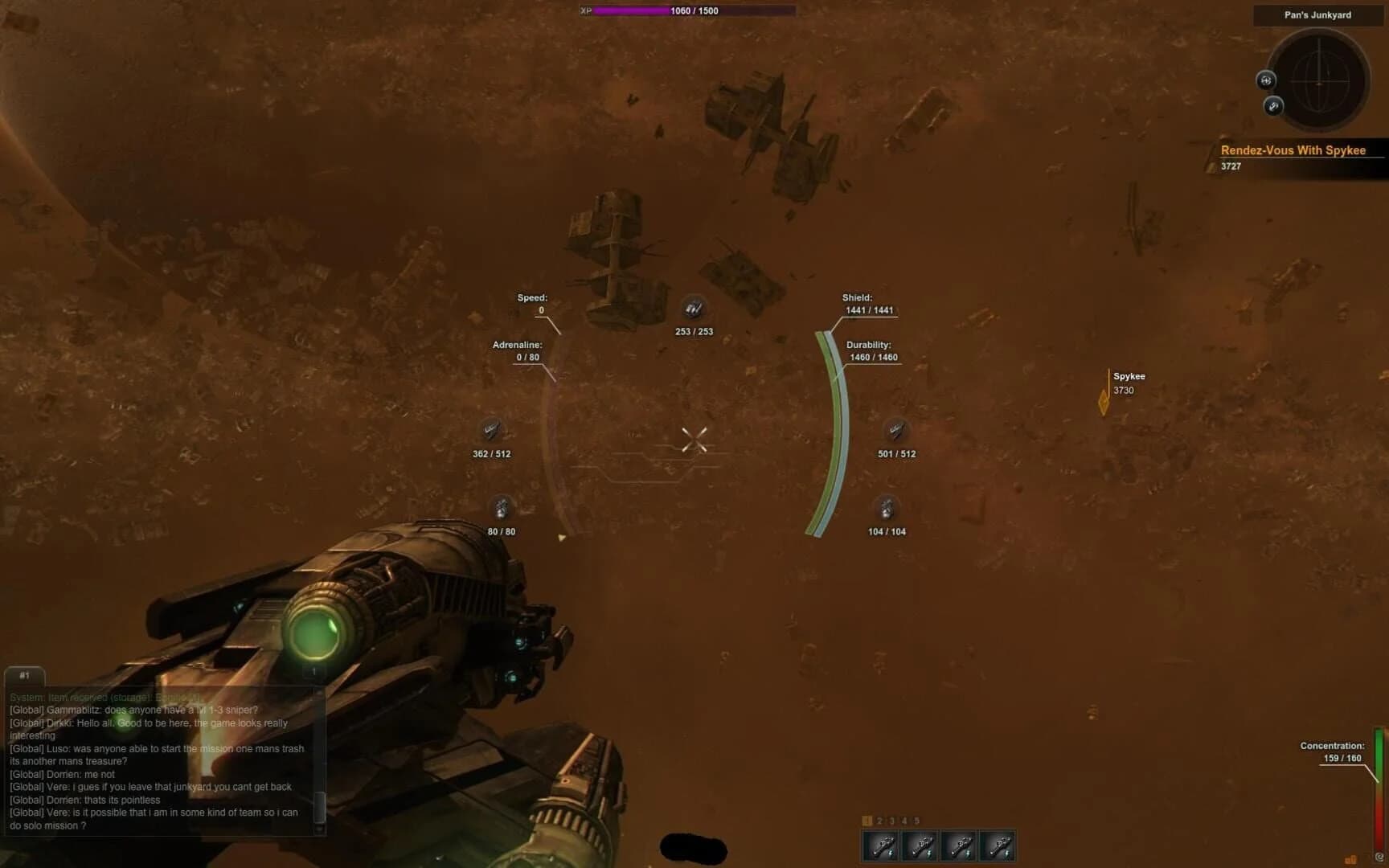Expand the Rendez-Vous With Spykee quest entry
The image size is (1389, 868).
[x=1295, y=150]
